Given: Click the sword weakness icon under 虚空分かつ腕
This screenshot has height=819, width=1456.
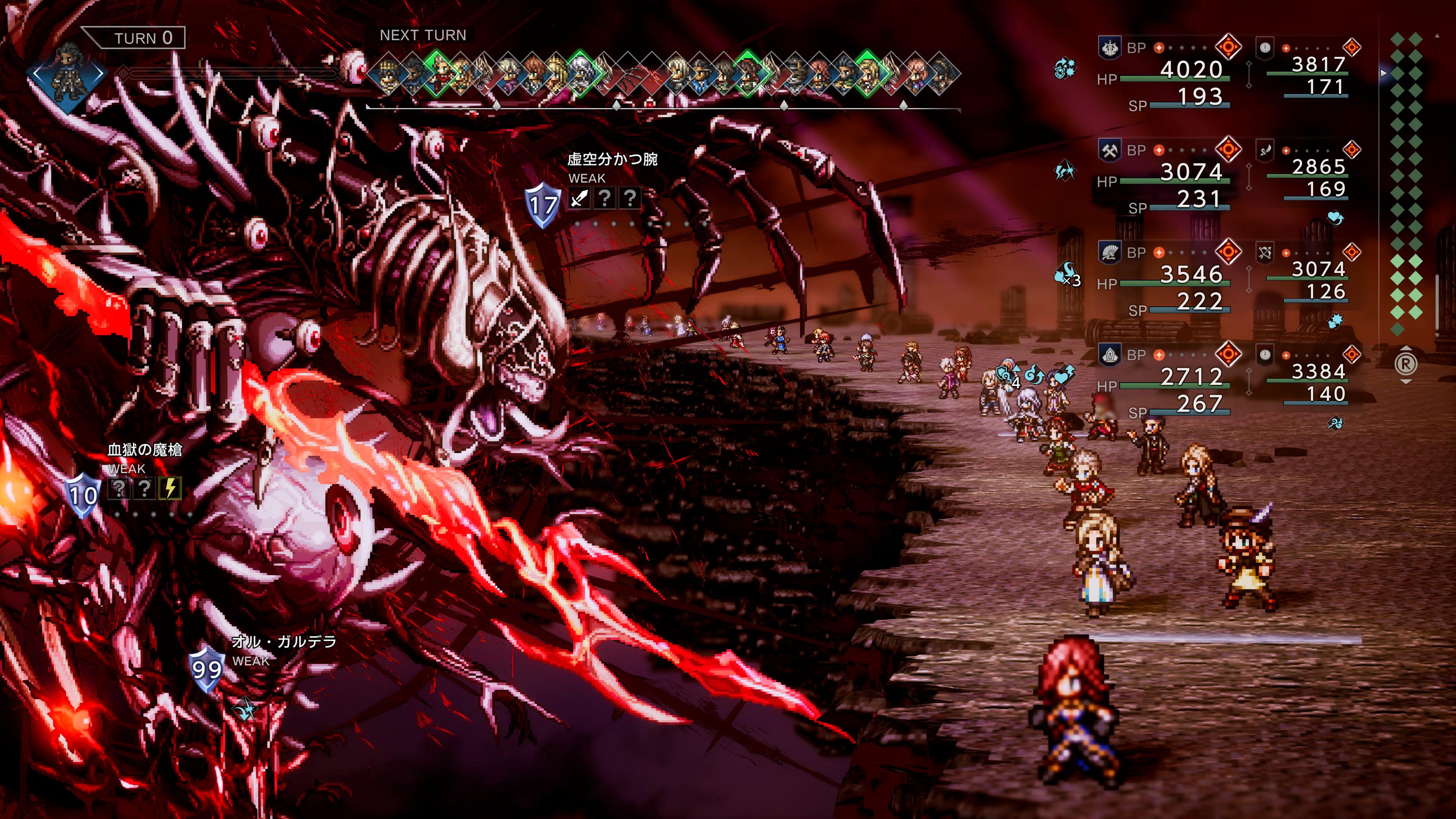Looking at the screenshot, I should tap(579, 198).
